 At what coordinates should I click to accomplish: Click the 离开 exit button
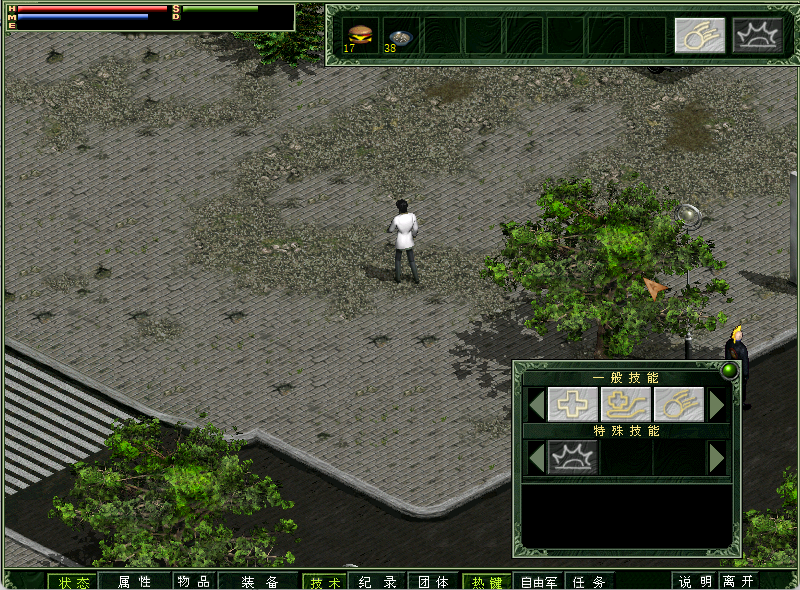pos(739,581)
